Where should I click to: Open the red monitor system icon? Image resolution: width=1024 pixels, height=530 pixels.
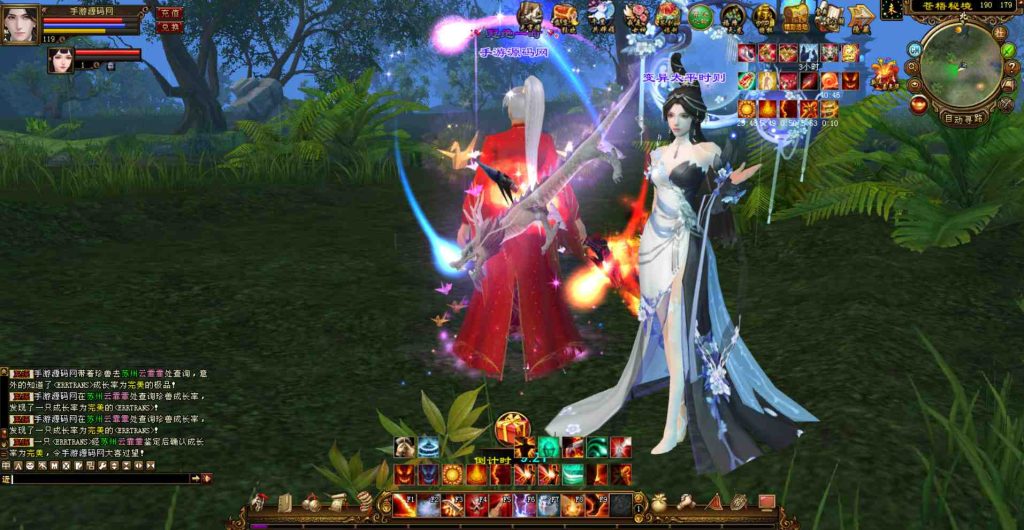767,502
